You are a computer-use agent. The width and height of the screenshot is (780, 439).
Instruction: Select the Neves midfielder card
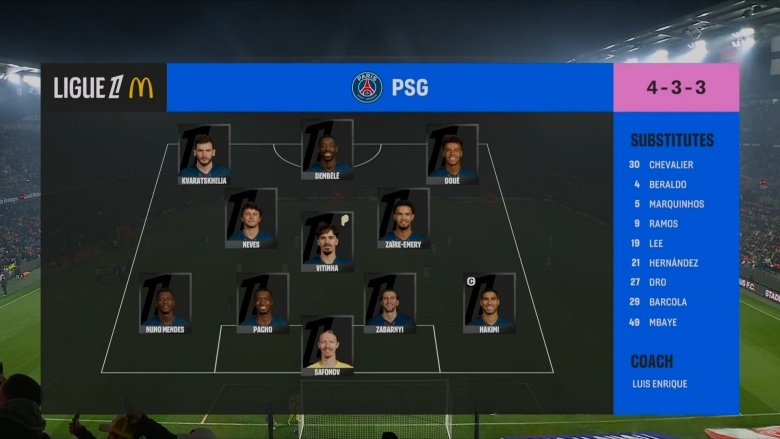251,217
